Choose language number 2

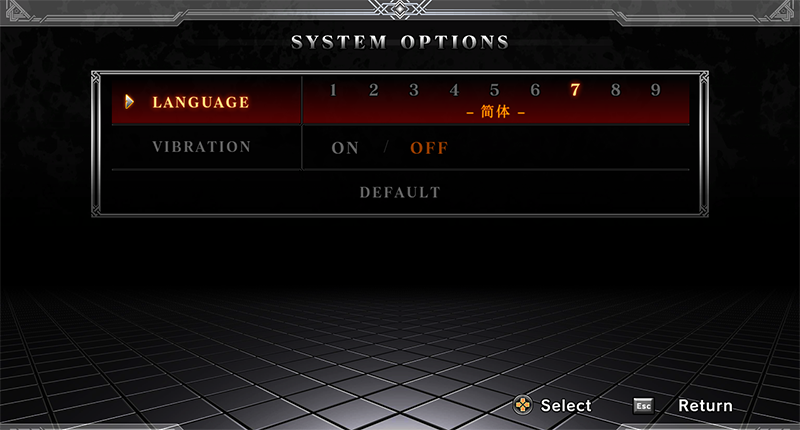click(373, 90)
